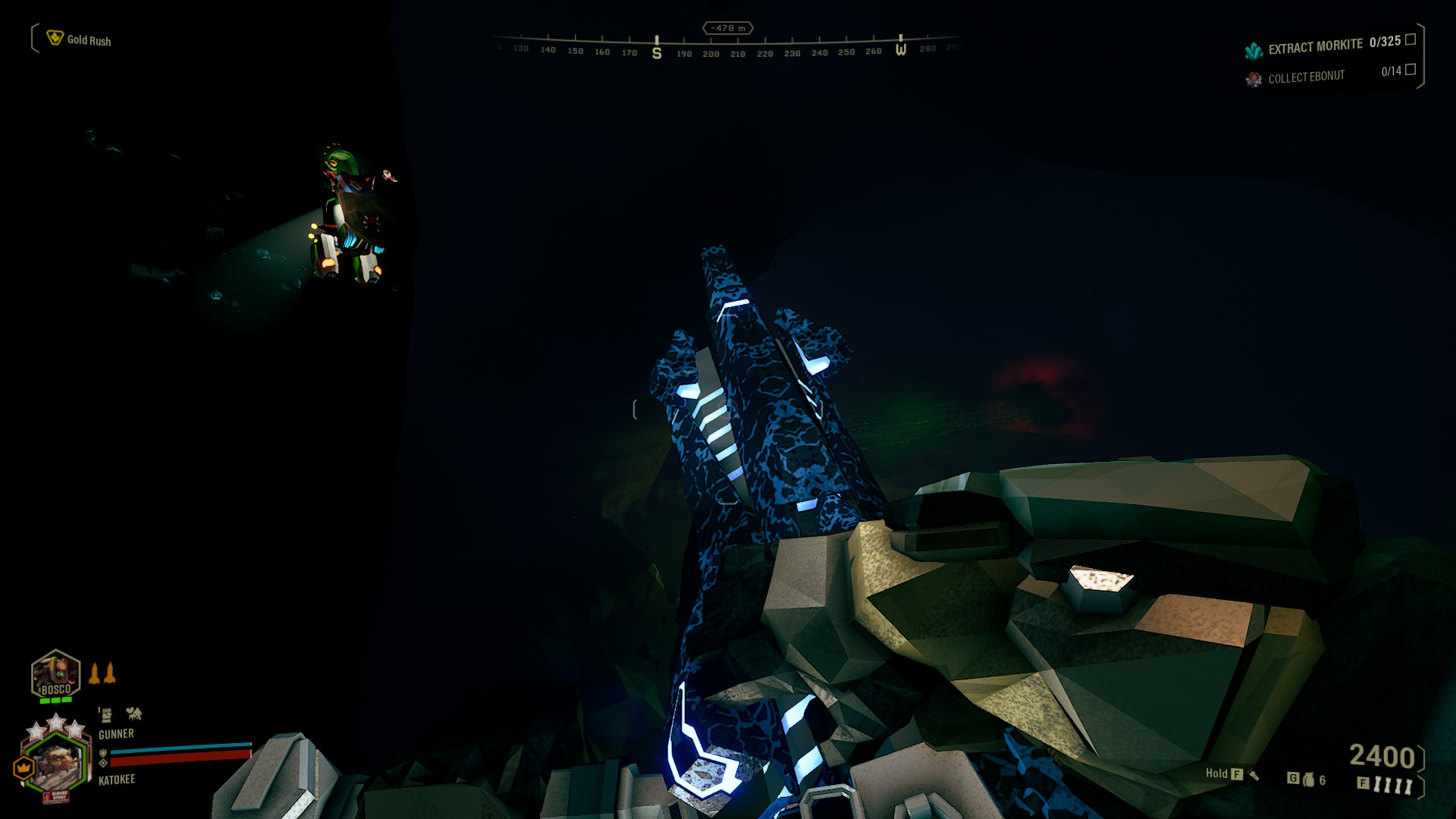Click the Morkite crystal objective icon
The height and width of the screenshot is (819, 1456).
[x=1254, y=50]
